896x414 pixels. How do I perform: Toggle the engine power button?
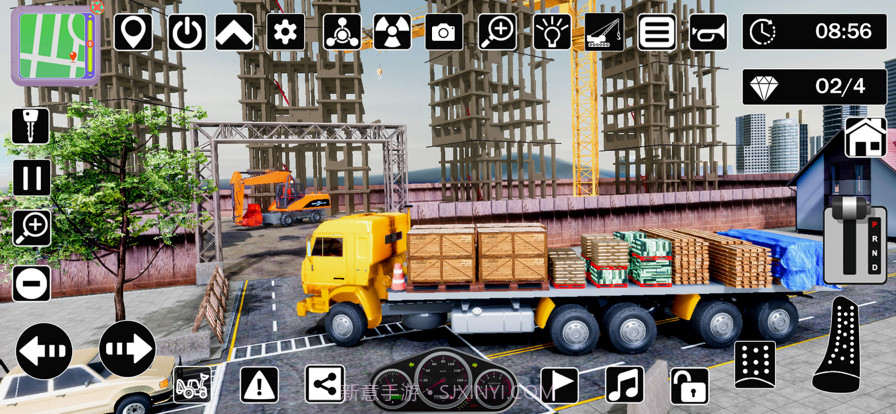pyautogui.click(x=187, y=32)
